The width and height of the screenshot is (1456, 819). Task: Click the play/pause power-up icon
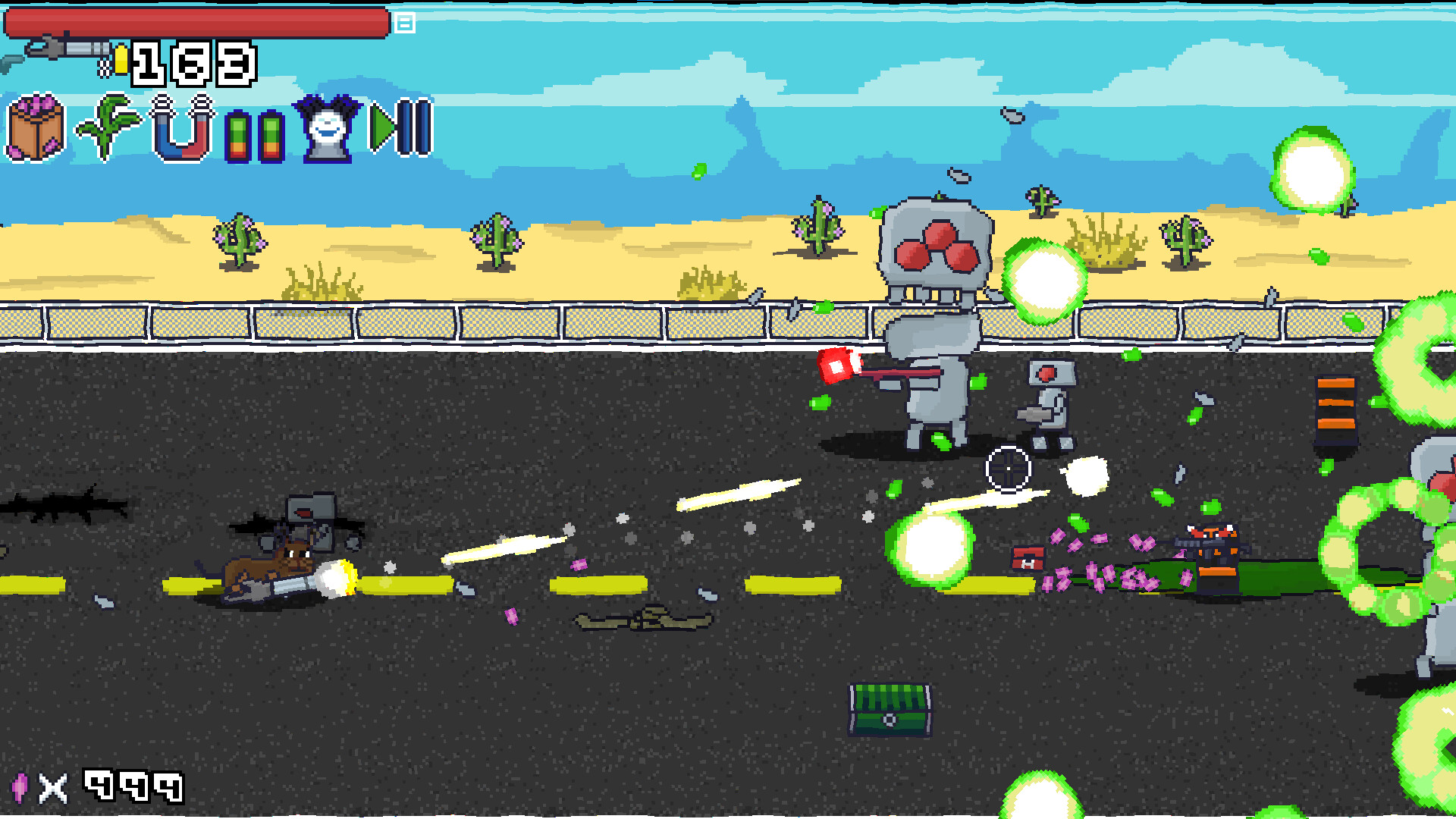(398, 129)
